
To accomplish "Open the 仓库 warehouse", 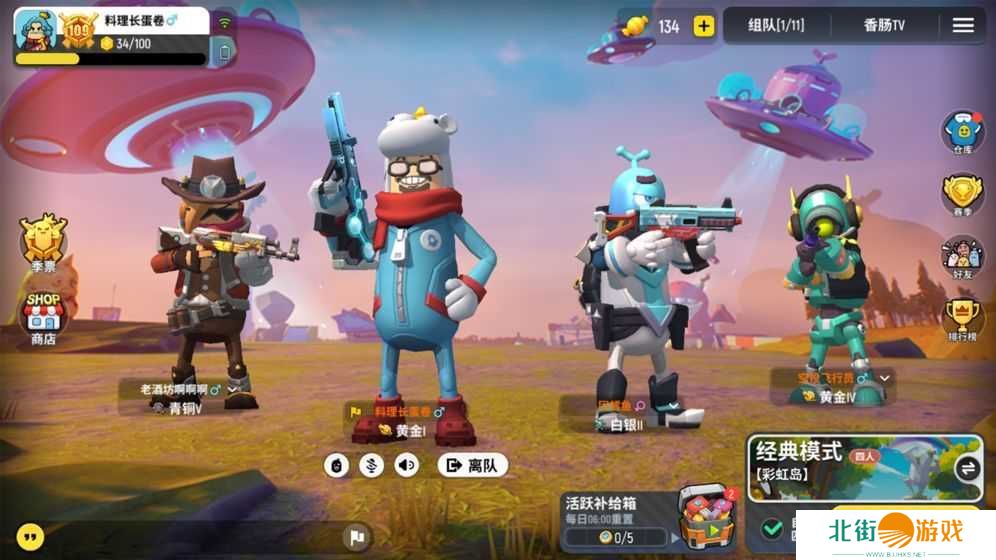I will tap(962, 131).
